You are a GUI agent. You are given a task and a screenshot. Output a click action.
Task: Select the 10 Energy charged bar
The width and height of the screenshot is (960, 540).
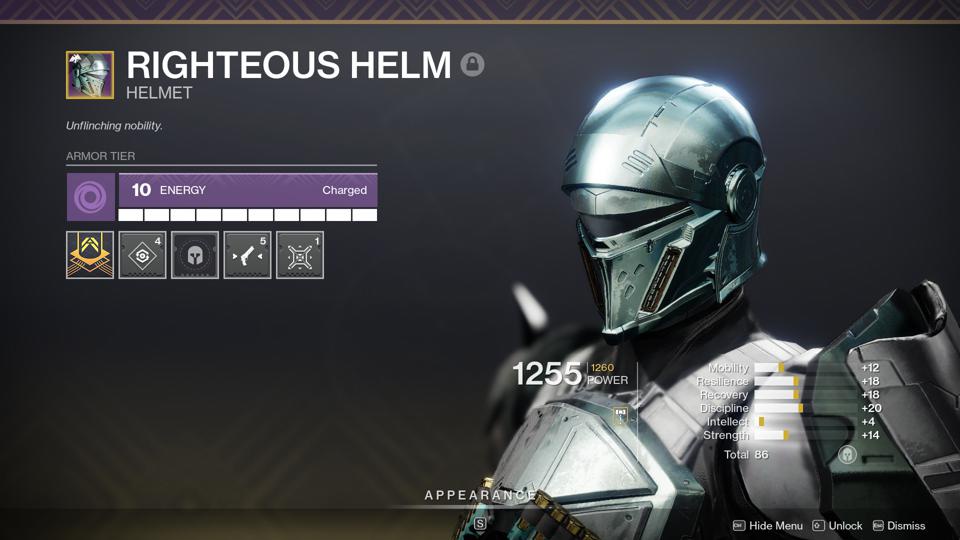(247, 190)
